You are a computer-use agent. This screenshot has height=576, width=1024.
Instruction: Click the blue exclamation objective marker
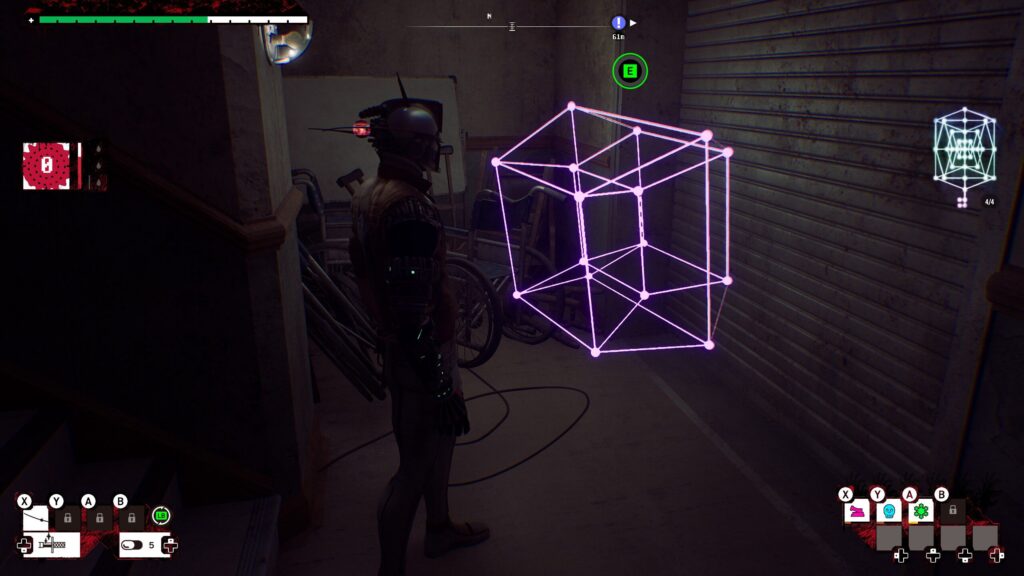coord(619,23)
